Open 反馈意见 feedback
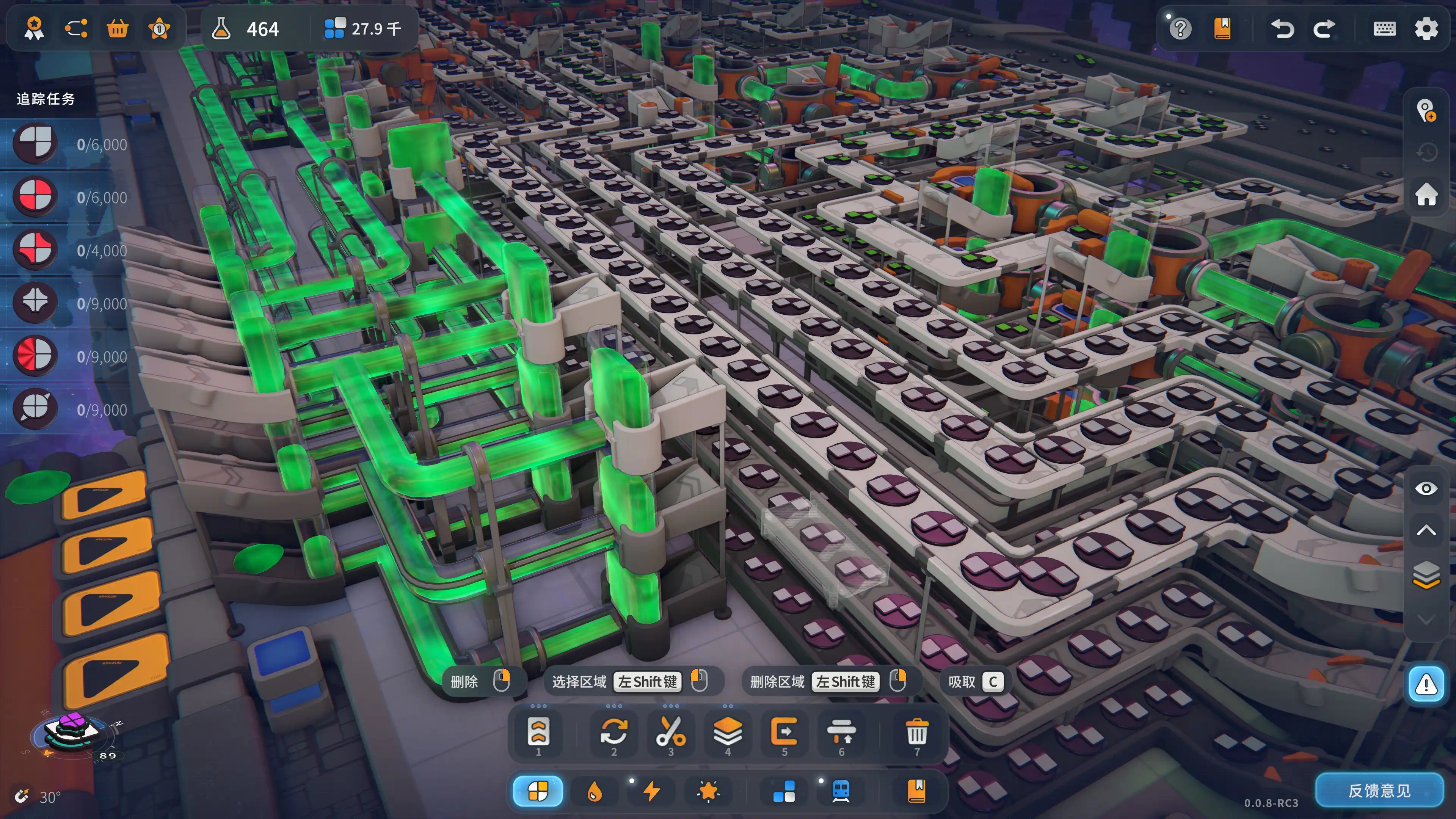1456x819 pixels. 1379,790
